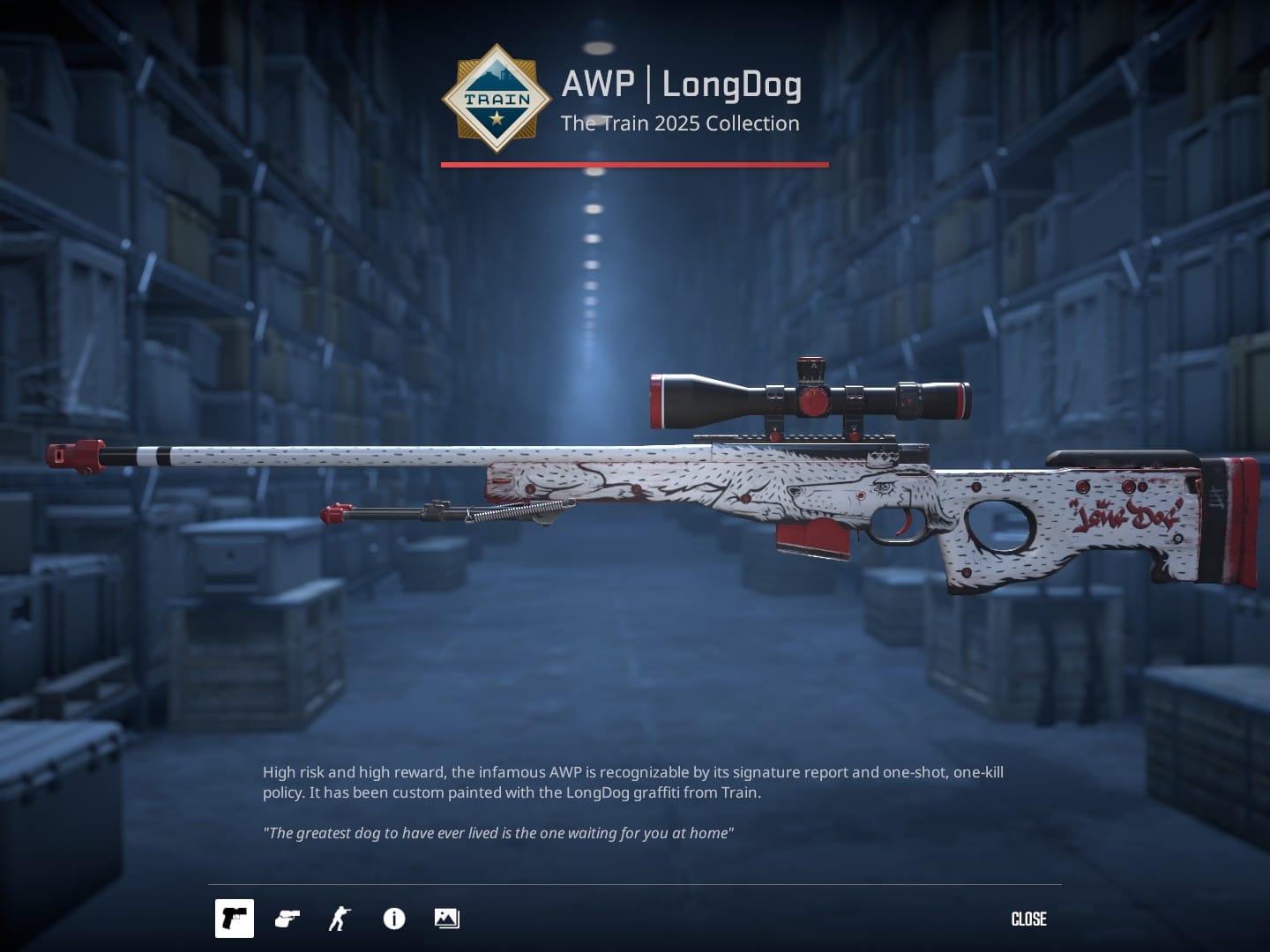1270x952 pixels.
Task: Click the pistol icon in its highlighted box
Action: click(x=235, y=919)
